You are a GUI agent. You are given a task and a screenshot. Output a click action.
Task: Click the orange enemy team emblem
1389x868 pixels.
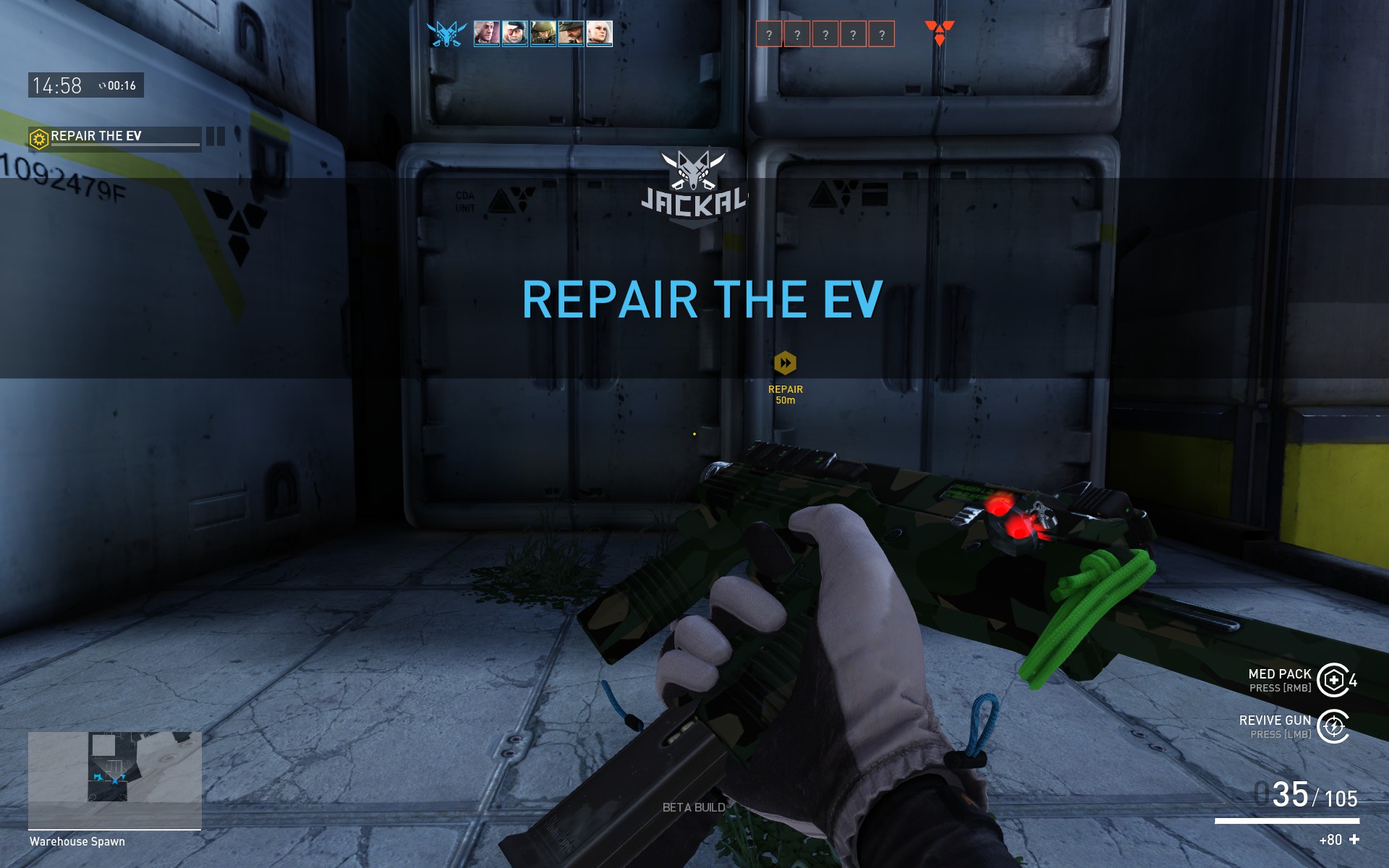point(939,33)
